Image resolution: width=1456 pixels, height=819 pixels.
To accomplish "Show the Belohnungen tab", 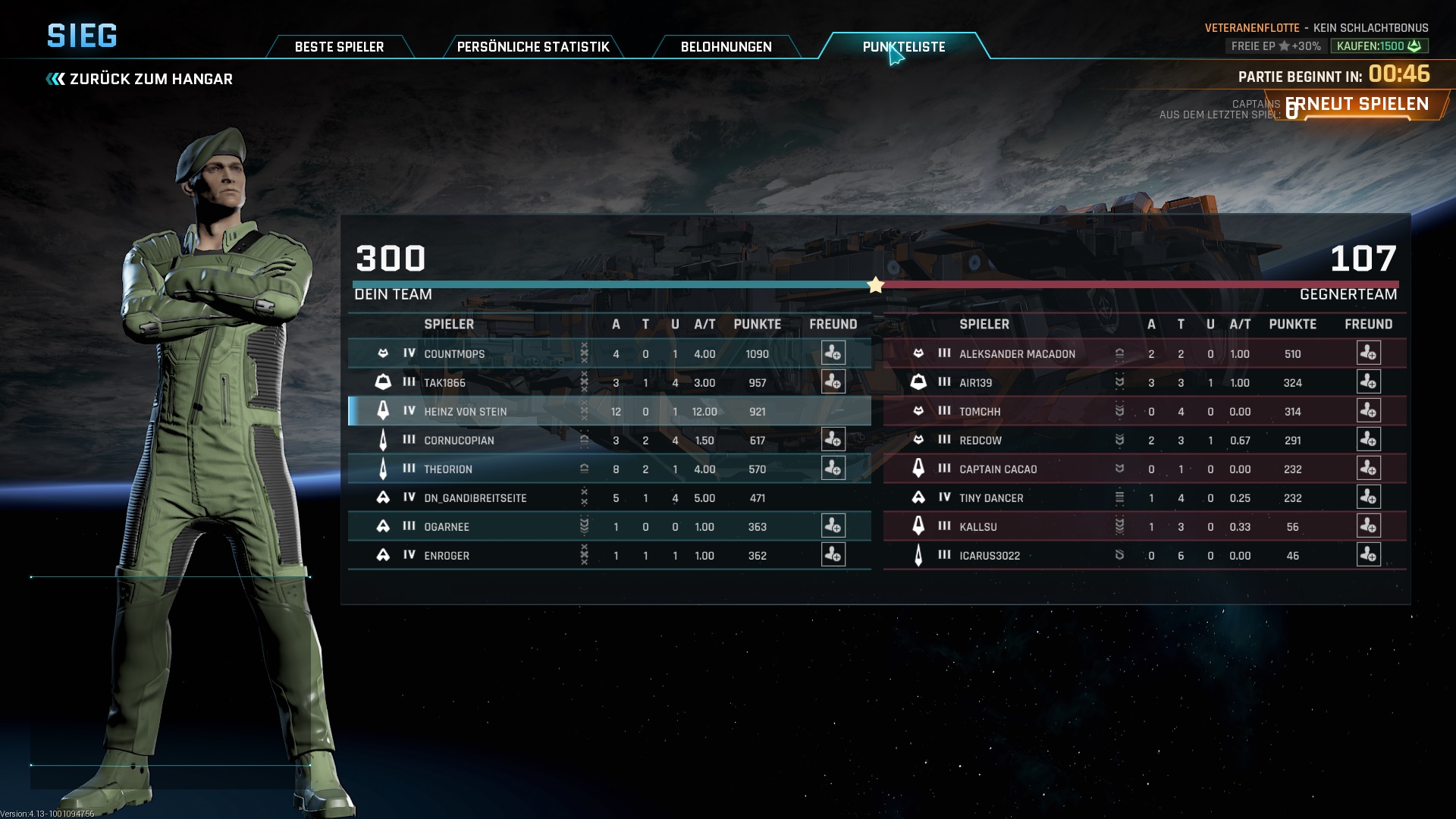I will point(726,47).
